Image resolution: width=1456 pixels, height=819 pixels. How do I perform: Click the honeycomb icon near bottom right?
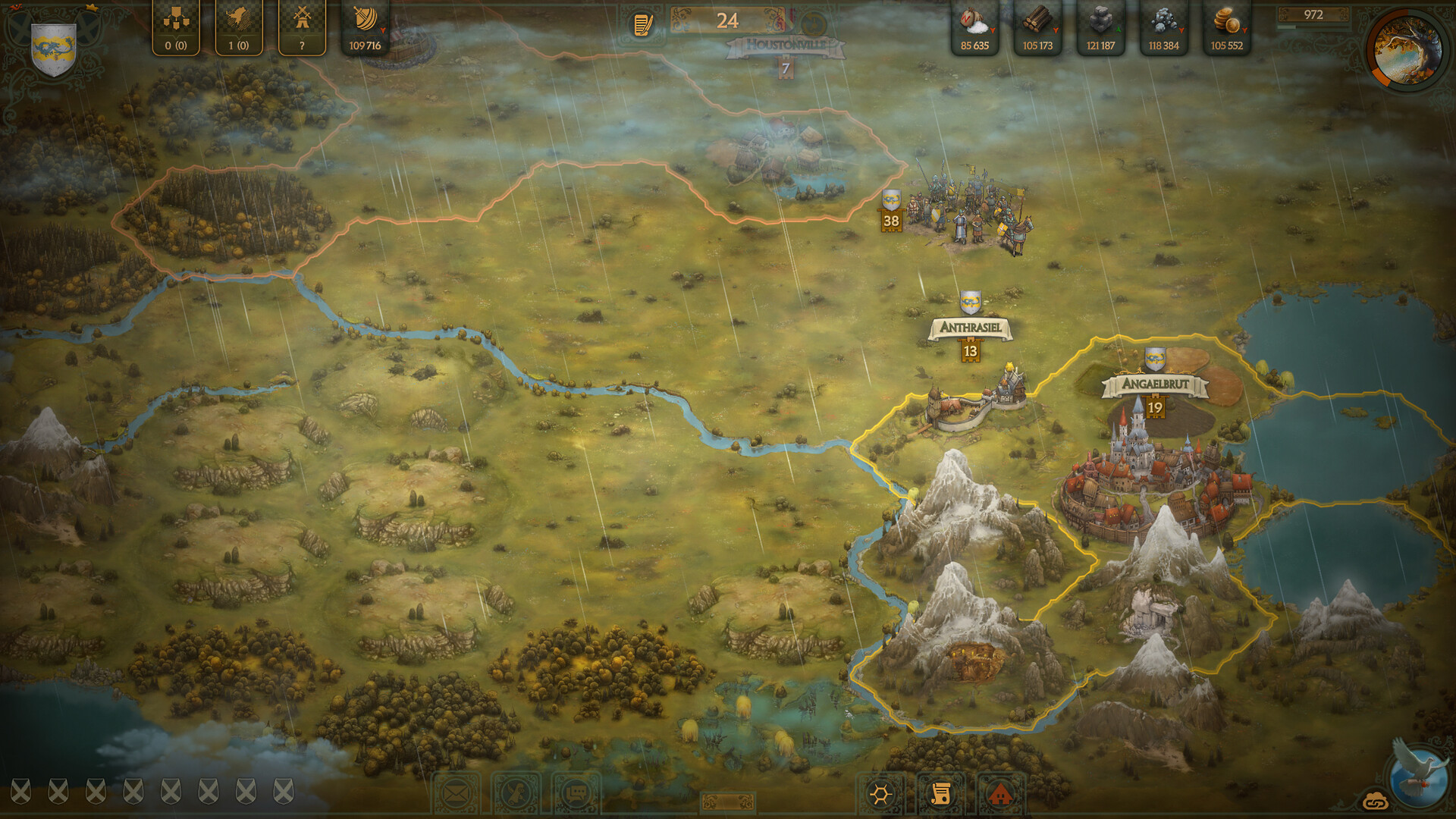coord(880,793)
